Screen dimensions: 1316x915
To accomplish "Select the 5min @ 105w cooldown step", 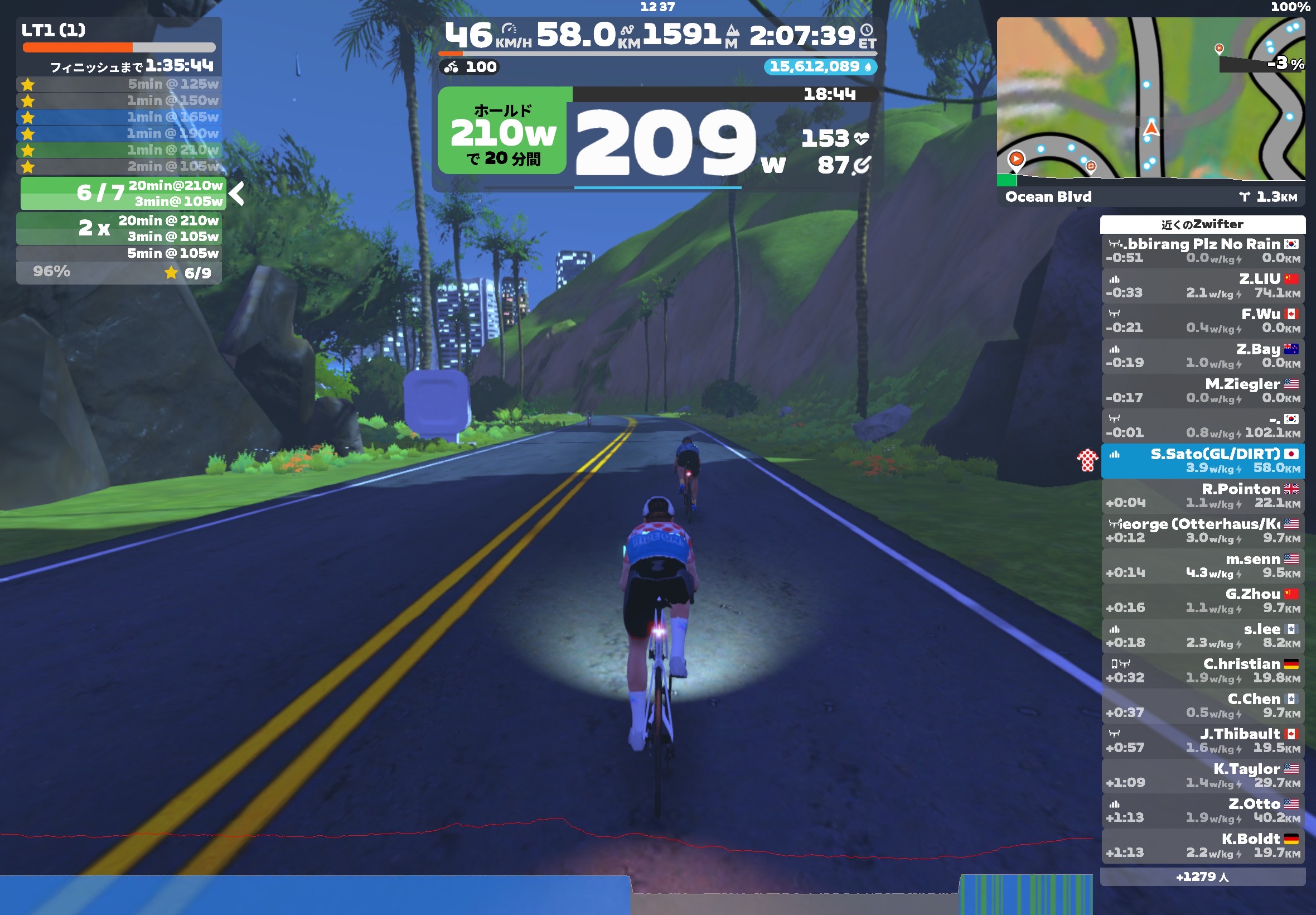I will coord(119,253).
